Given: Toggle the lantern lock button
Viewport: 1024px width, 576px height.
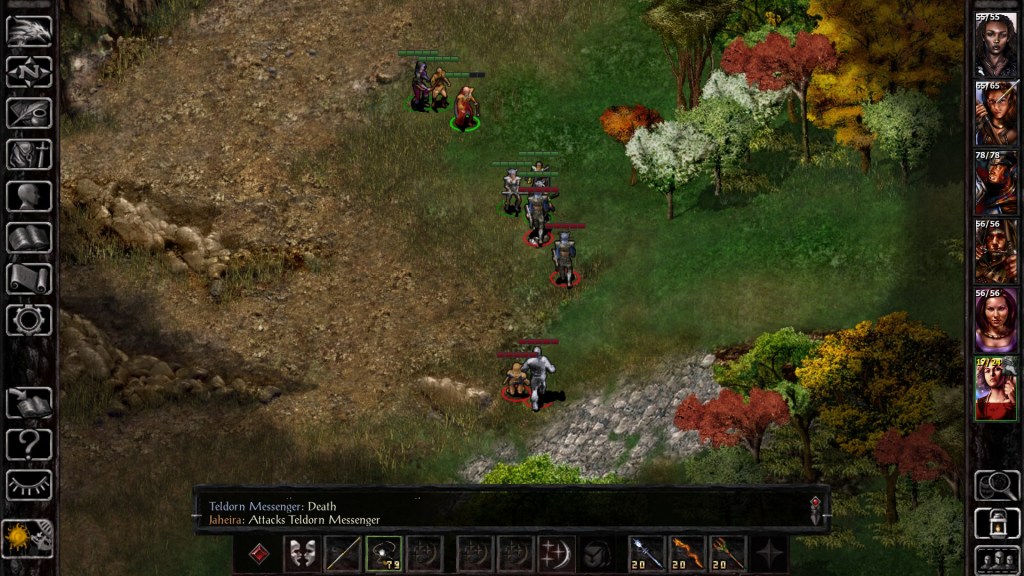Looking at the screenshot, I should (x=995, y=522).
